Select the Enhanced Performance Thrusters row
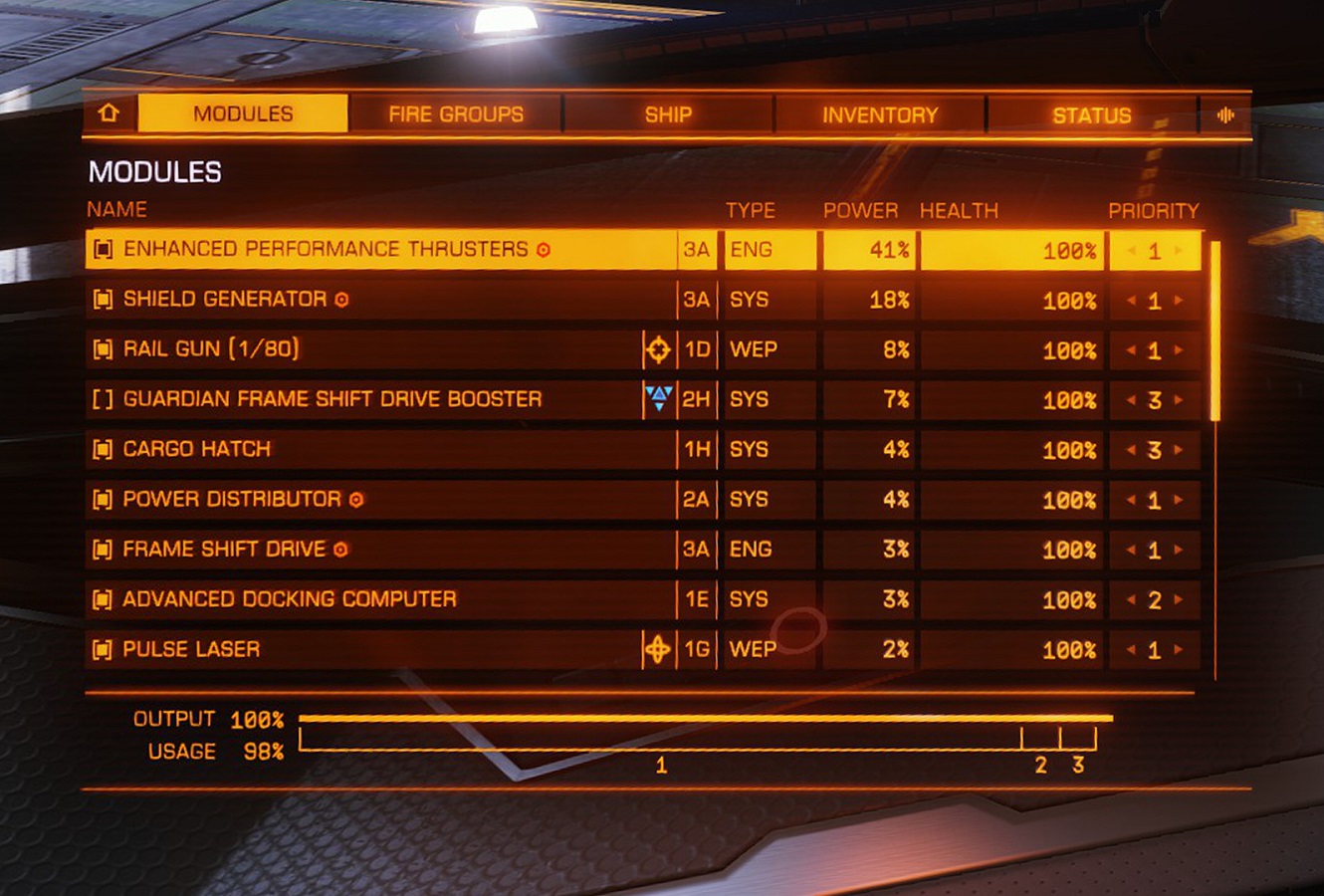This screenshot has height=896, width=1324. point(326,249)
